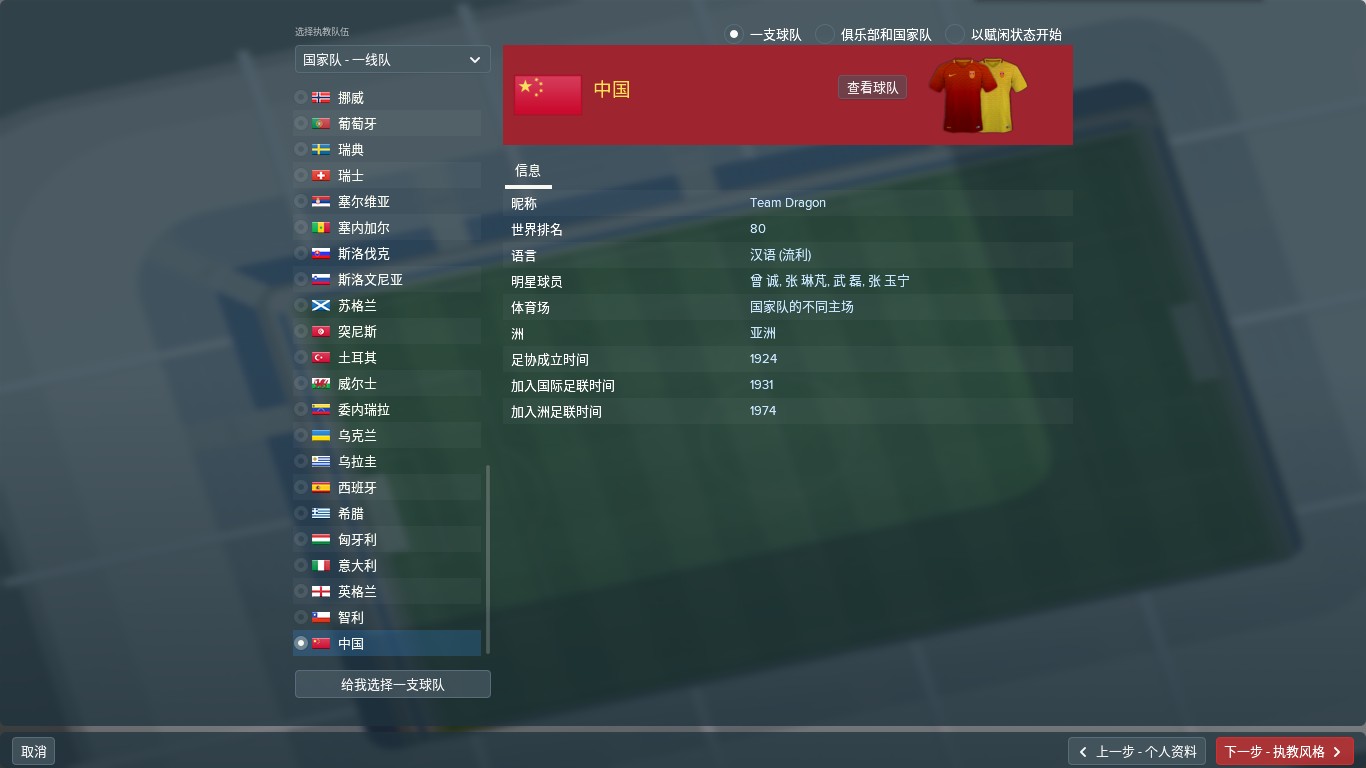Screen dimensions: 1366x768
Task: Click 给我选择一支球队 to pick randomly
Action: point(392,683)
